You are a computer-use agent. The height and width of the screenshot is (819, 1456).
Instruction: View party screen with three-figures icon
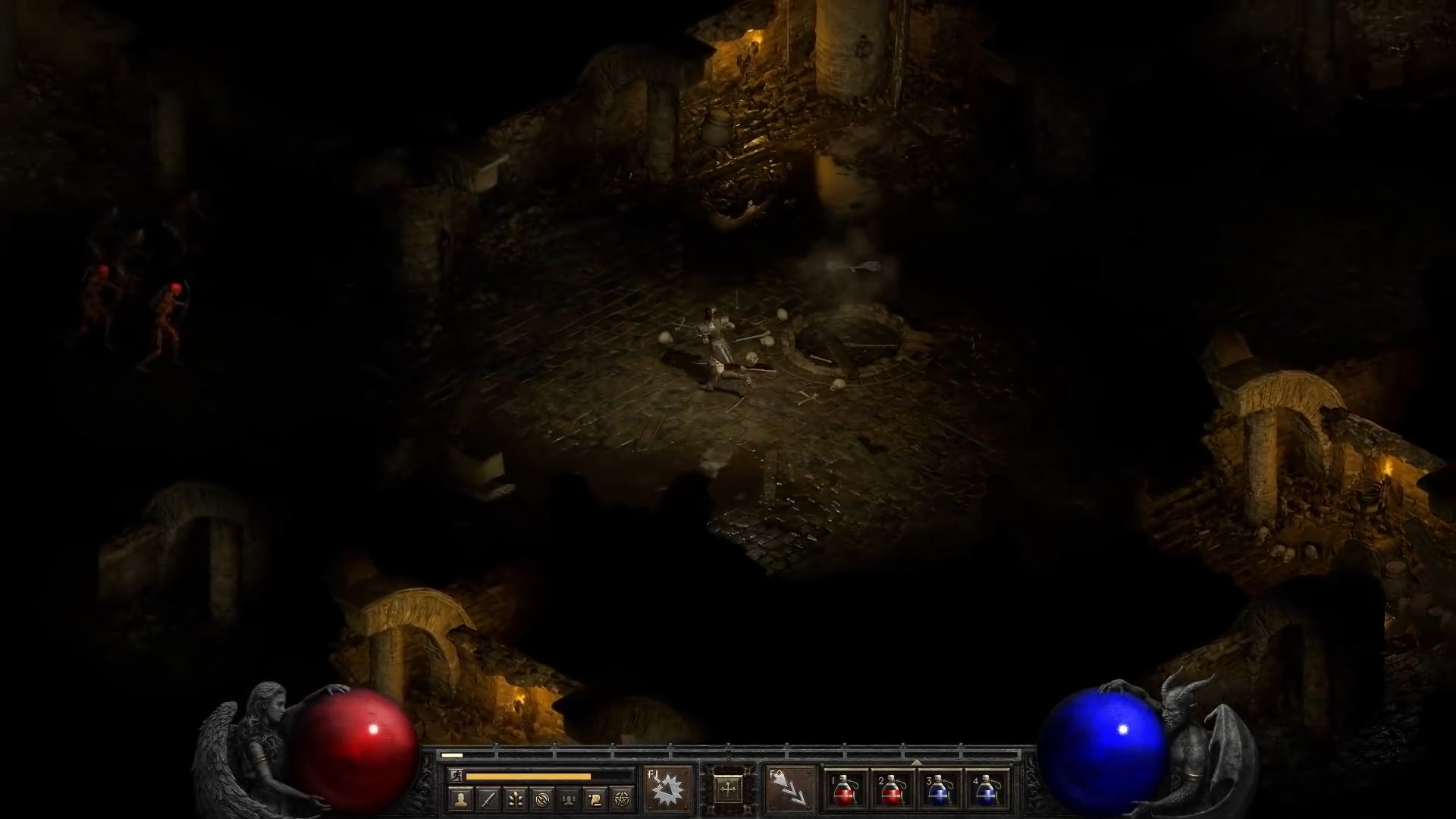[x=570, y=799]
